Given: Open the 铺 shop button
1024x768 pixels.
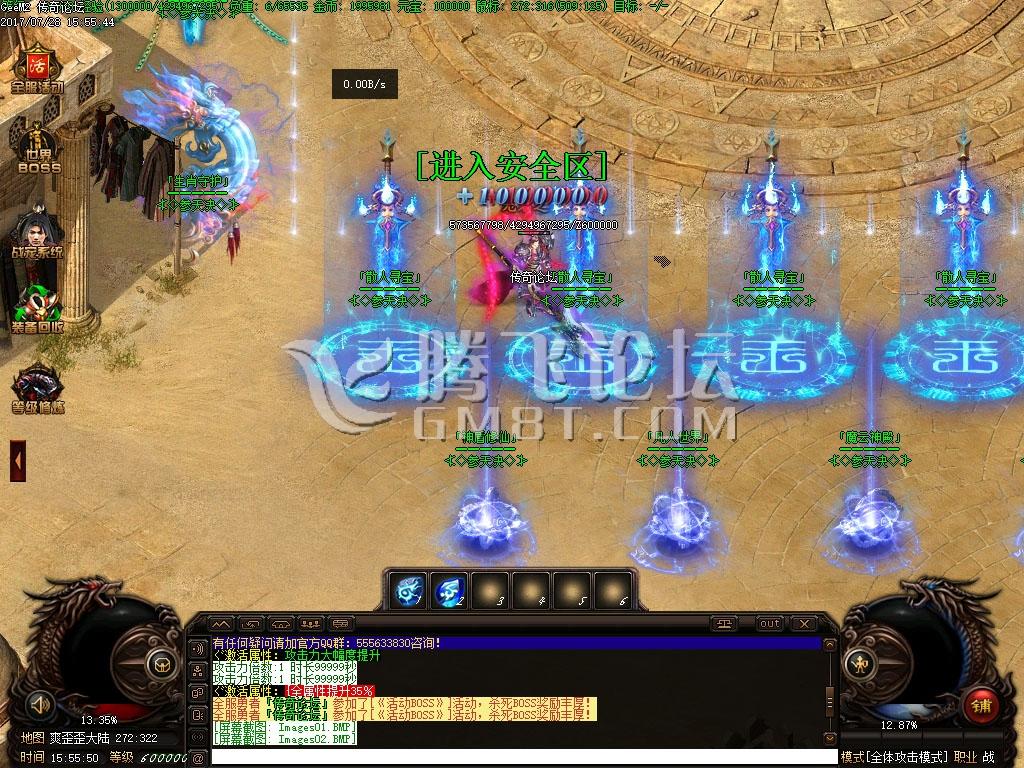Looking at the screenshot, I should click(x=980, y=705).
